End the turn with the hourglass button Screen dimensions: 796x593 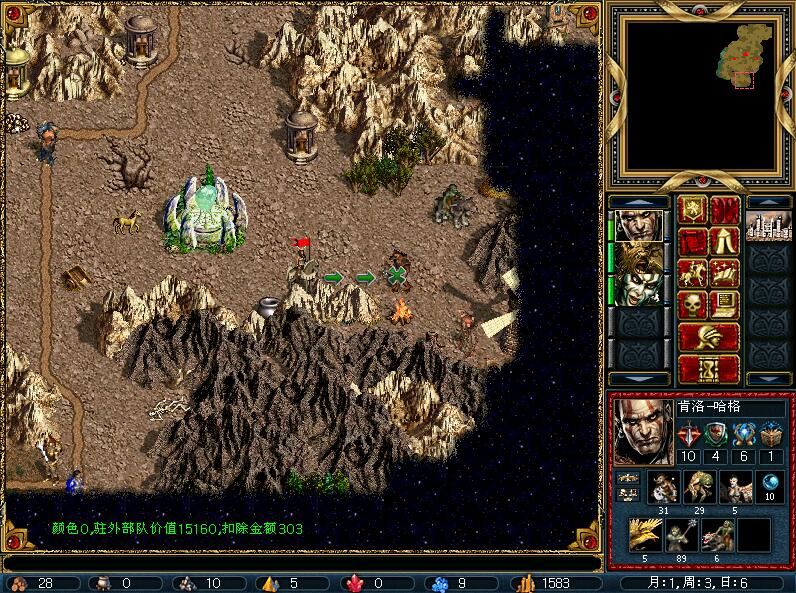(709, 369)
